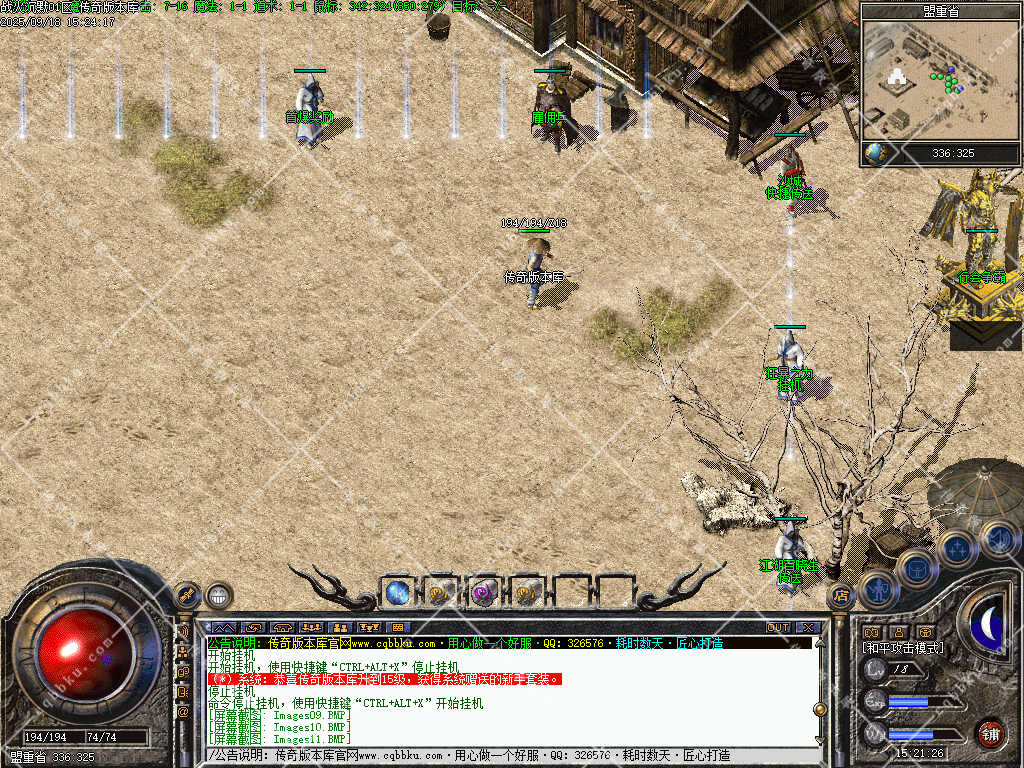1024x768 pixels.
Task: Open the 店 shop button
Action: (x=841, y=594)
